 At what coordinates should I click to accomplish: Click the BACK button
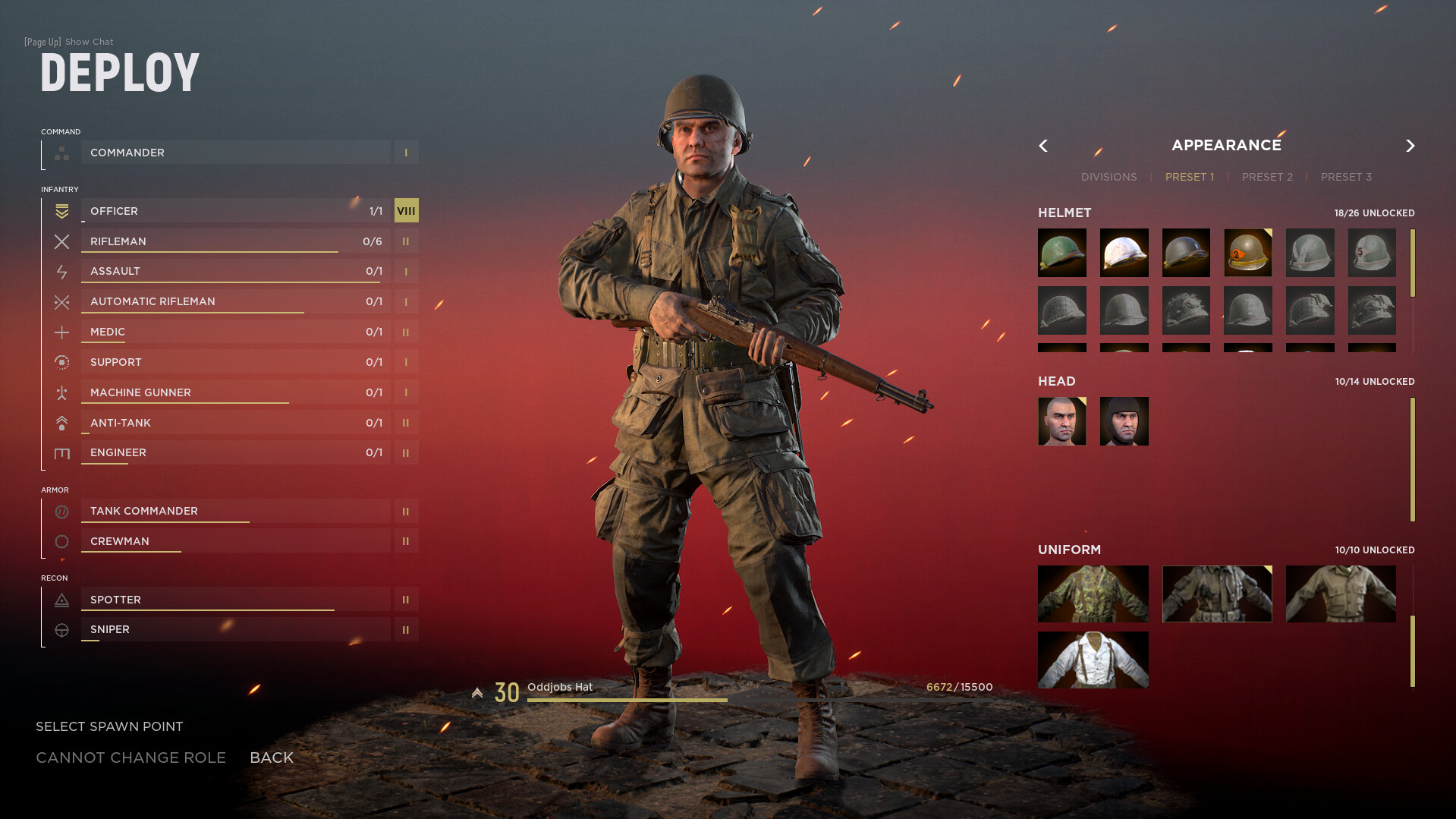point(271,757)
